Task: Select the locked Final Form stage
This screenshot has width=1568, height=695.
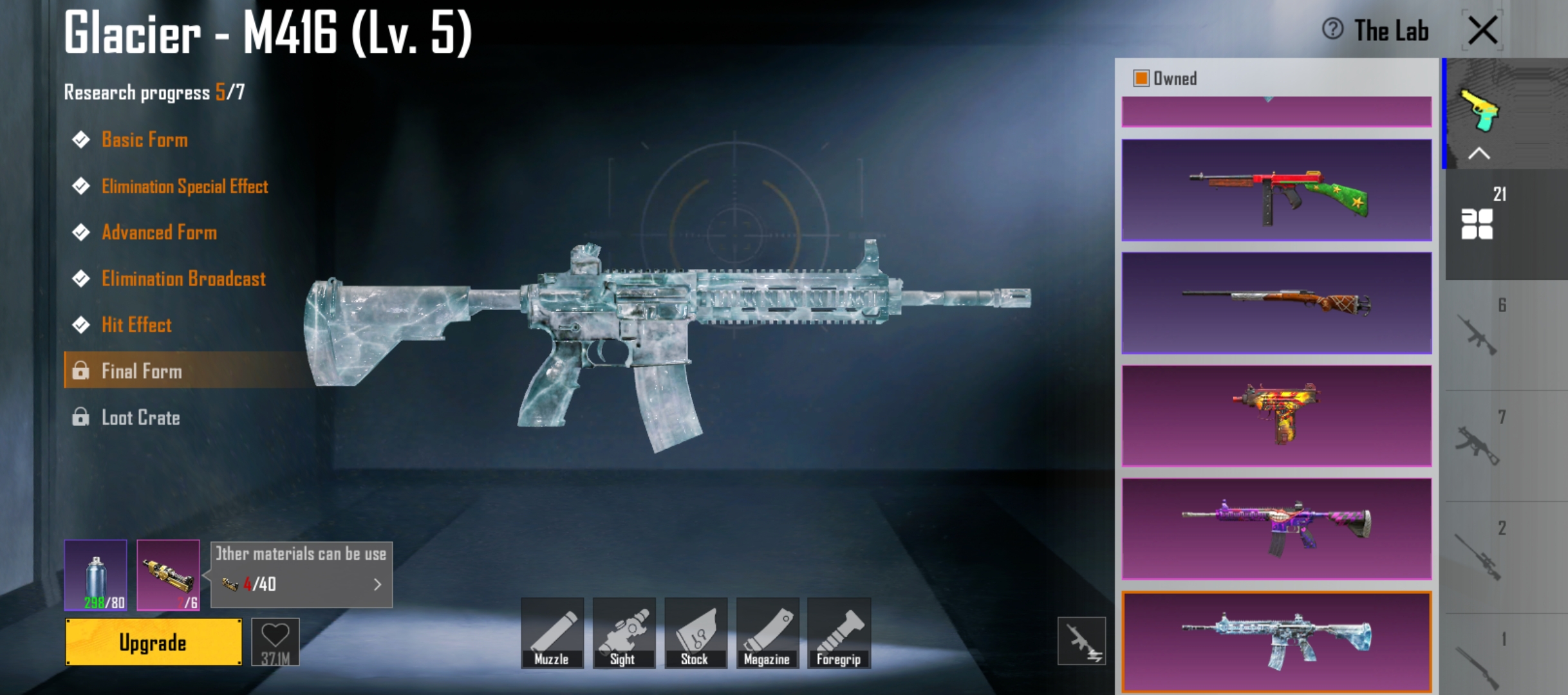Action: pyautogui.click(x=142, y=371)
